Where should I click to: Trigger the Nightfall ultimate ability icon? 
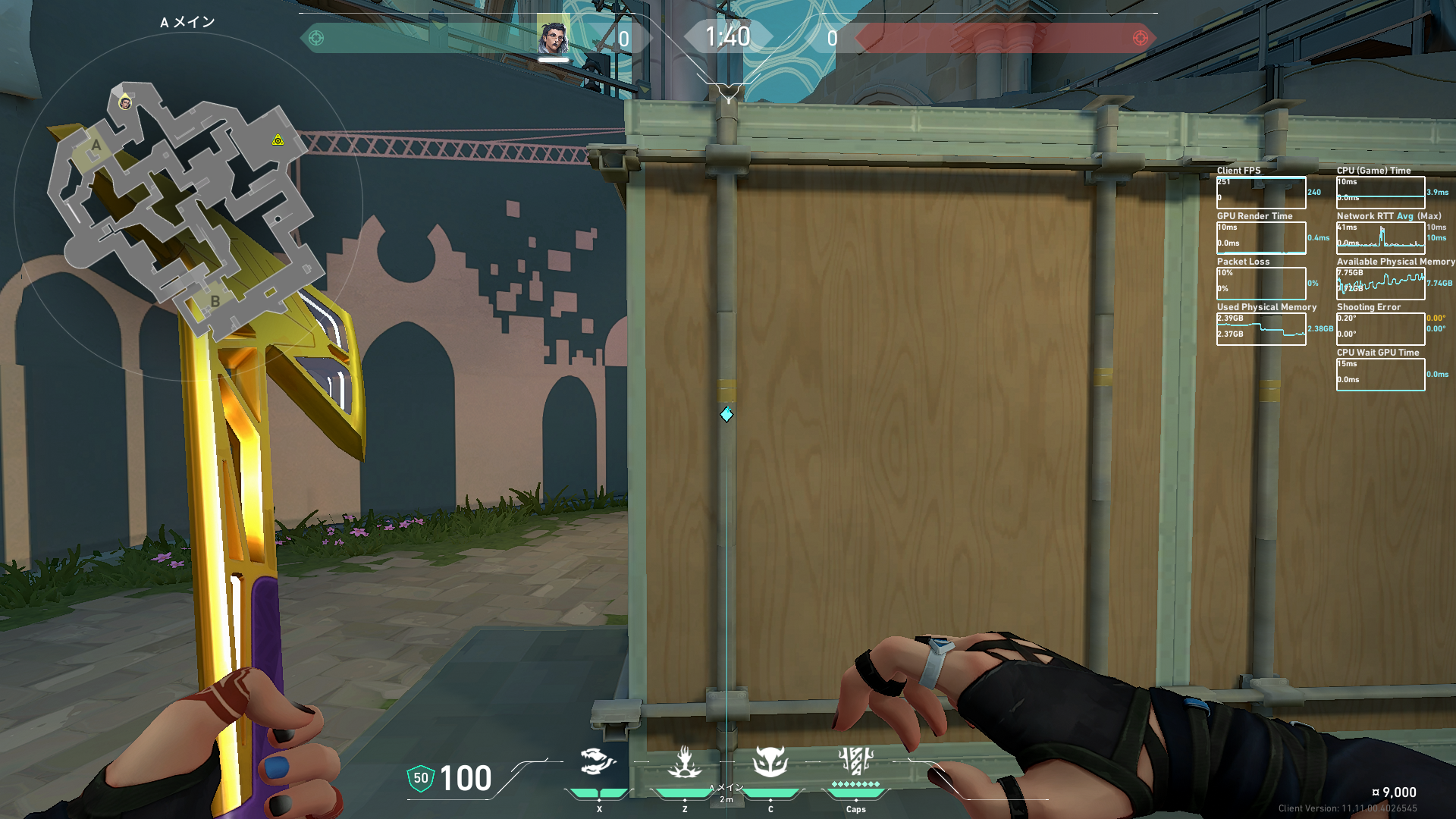855,761
